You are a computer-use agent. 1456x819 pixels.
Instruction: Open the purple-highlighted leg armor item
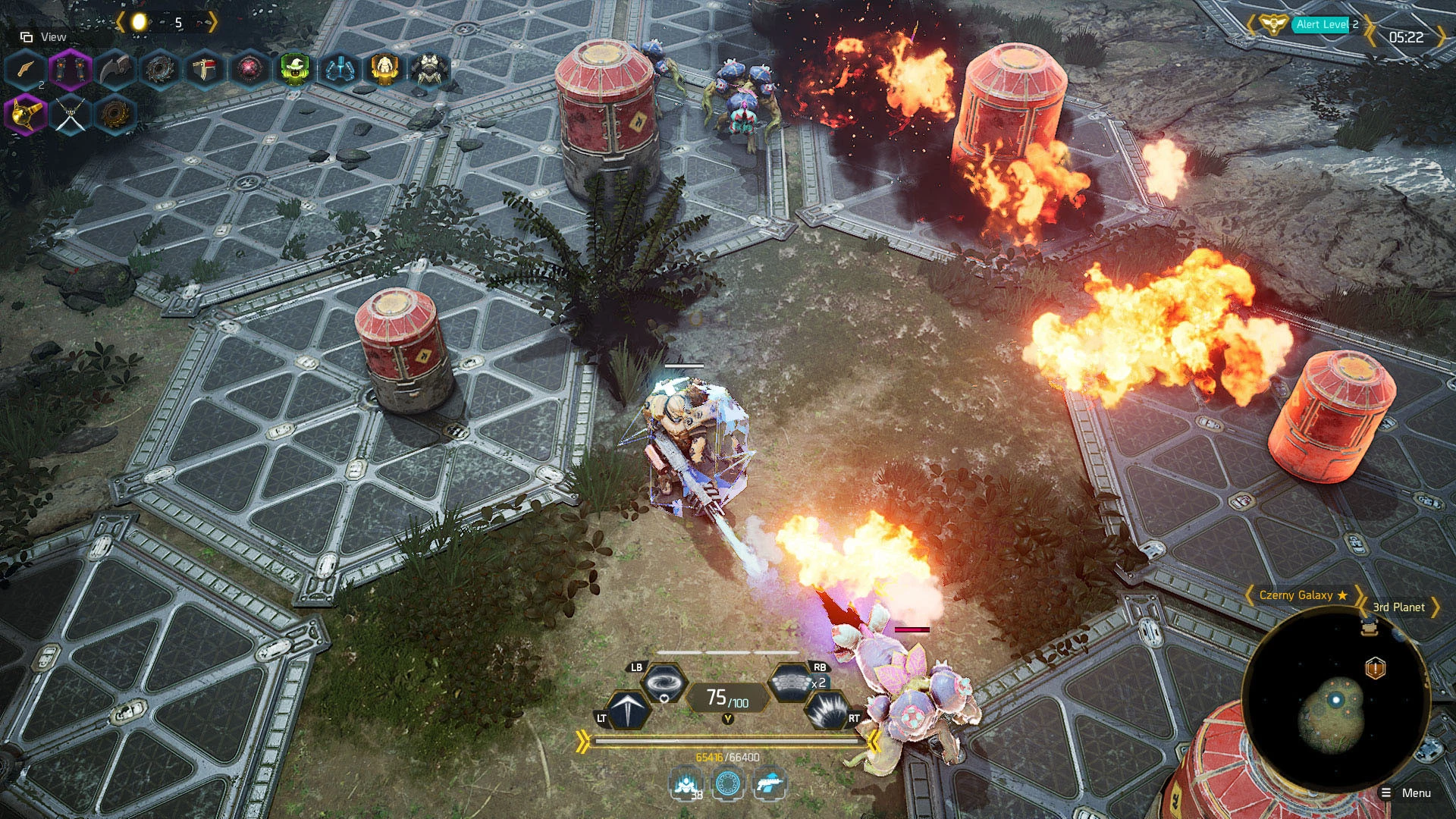(x=71, y=70)
